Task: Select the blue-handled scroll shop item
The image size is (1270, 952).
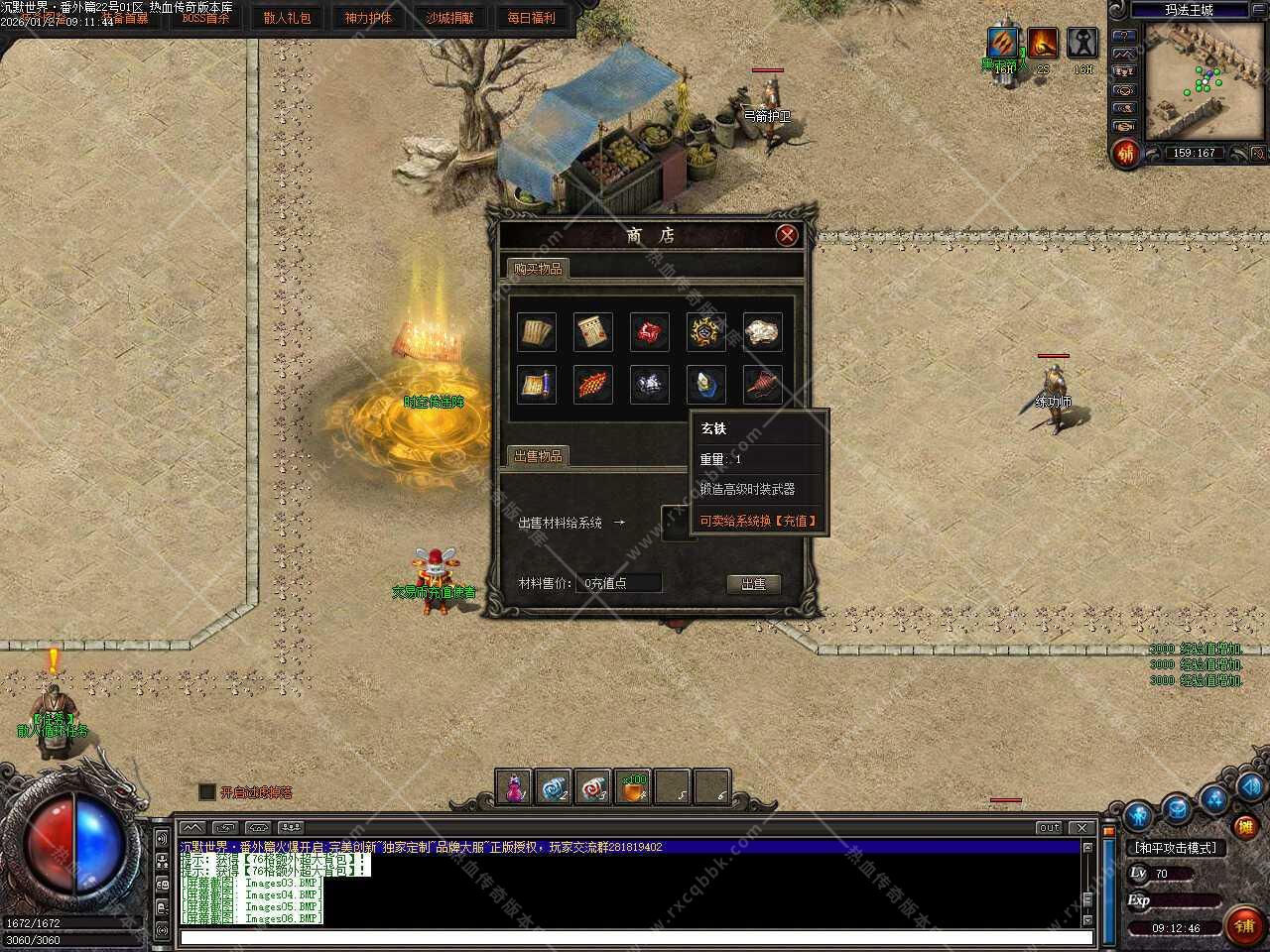Action: coord(536,384)
